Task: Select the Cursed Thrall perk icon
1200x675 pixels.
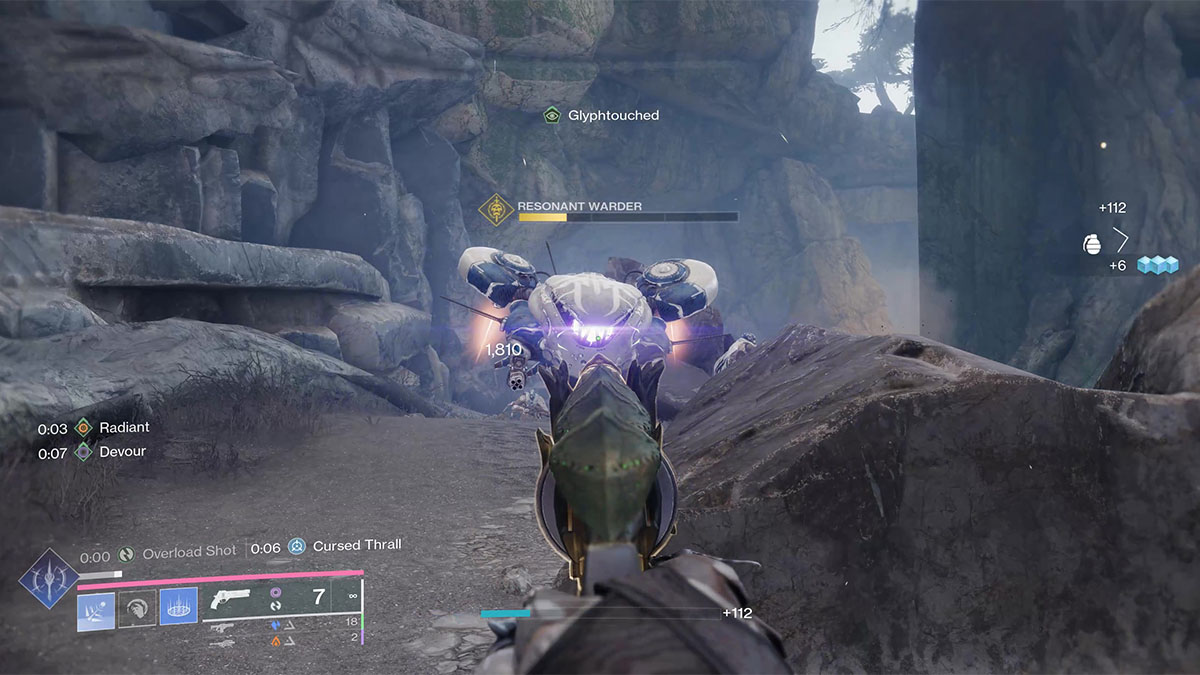Action: pos(297,546)
